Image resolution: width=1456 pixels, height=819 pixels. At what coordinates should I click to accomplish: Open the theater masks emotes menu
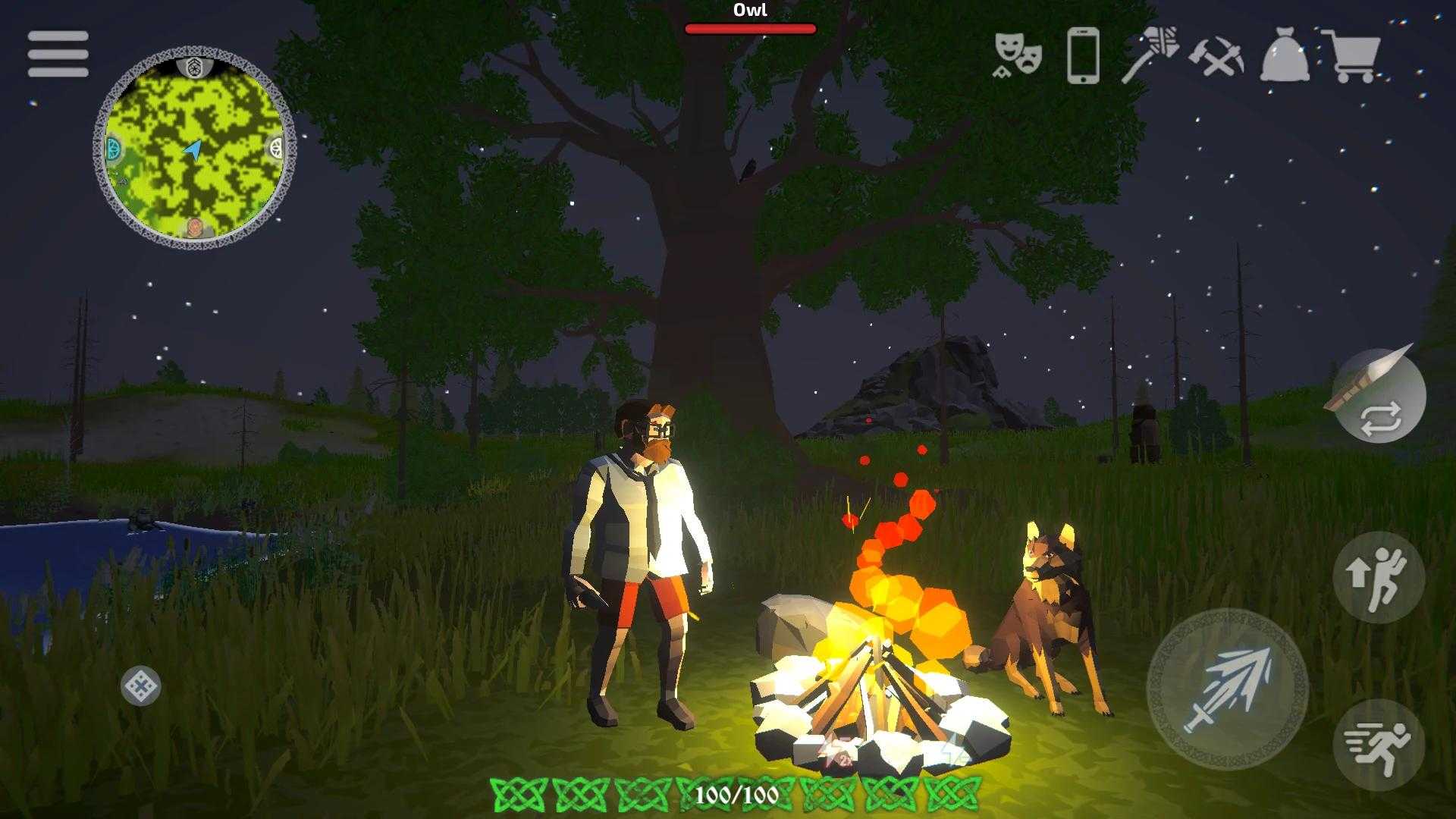1018,55
